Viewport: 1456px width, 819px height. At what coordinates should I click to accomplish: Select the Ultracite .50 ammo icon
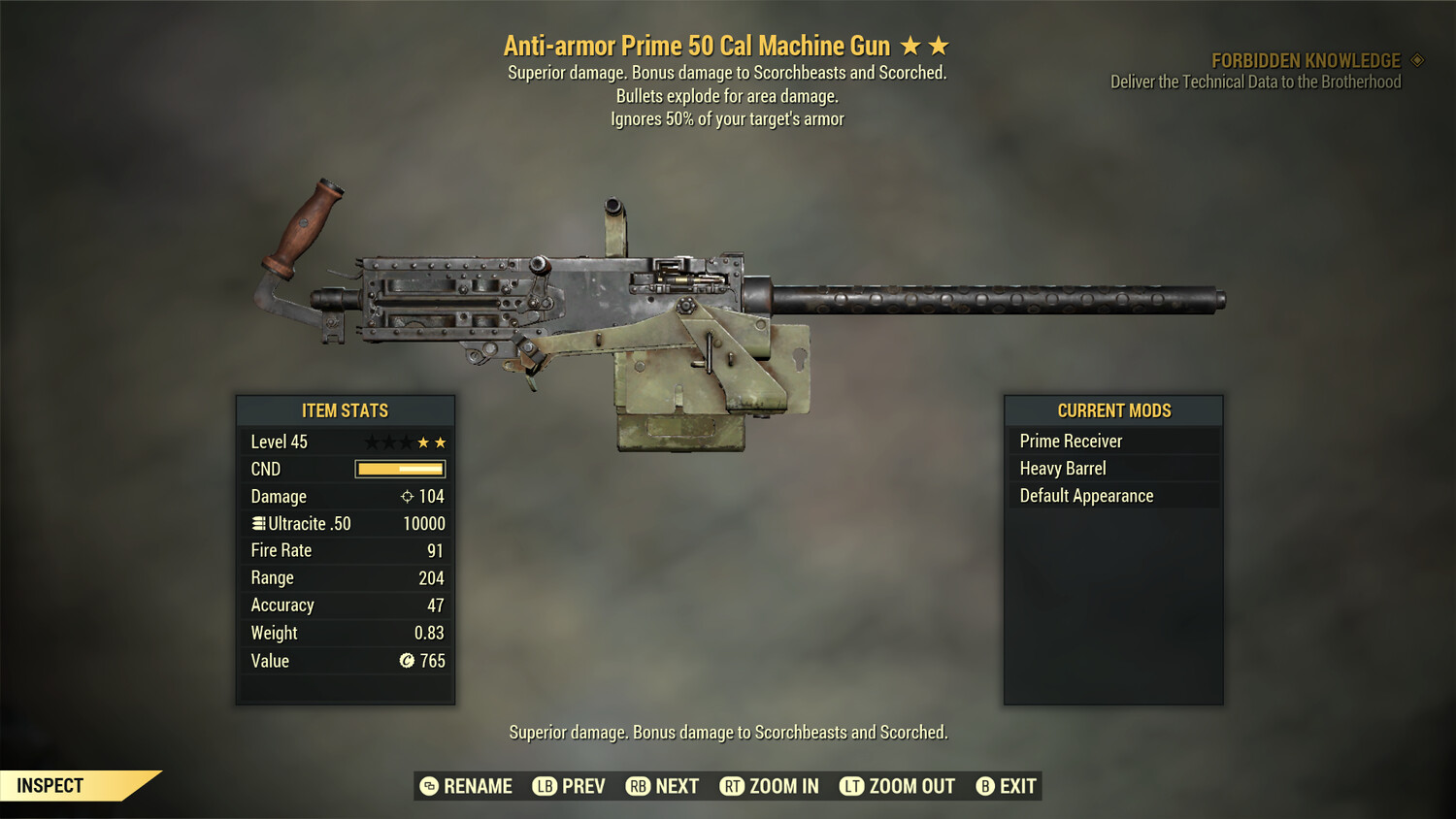258,523
